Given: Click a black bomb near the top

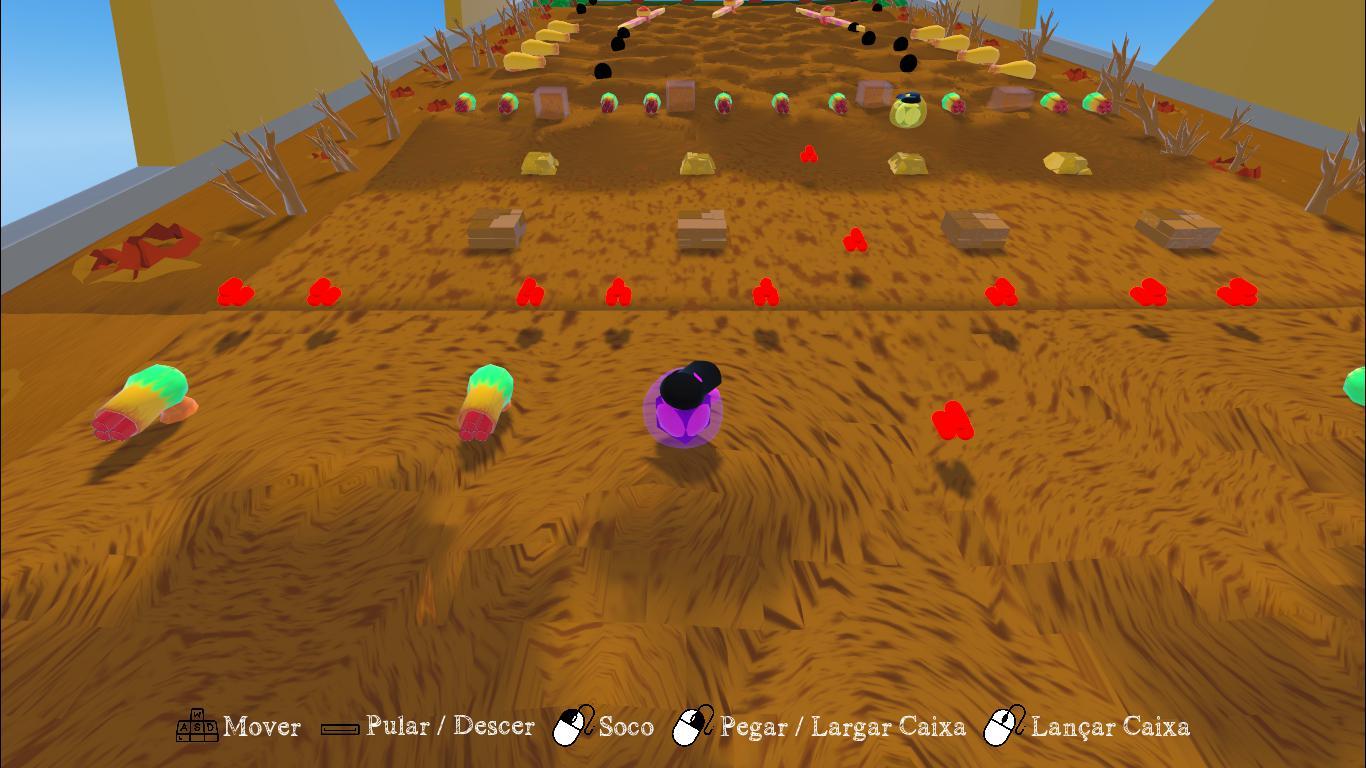Looking at the screenshot, I should pos(618,42).
